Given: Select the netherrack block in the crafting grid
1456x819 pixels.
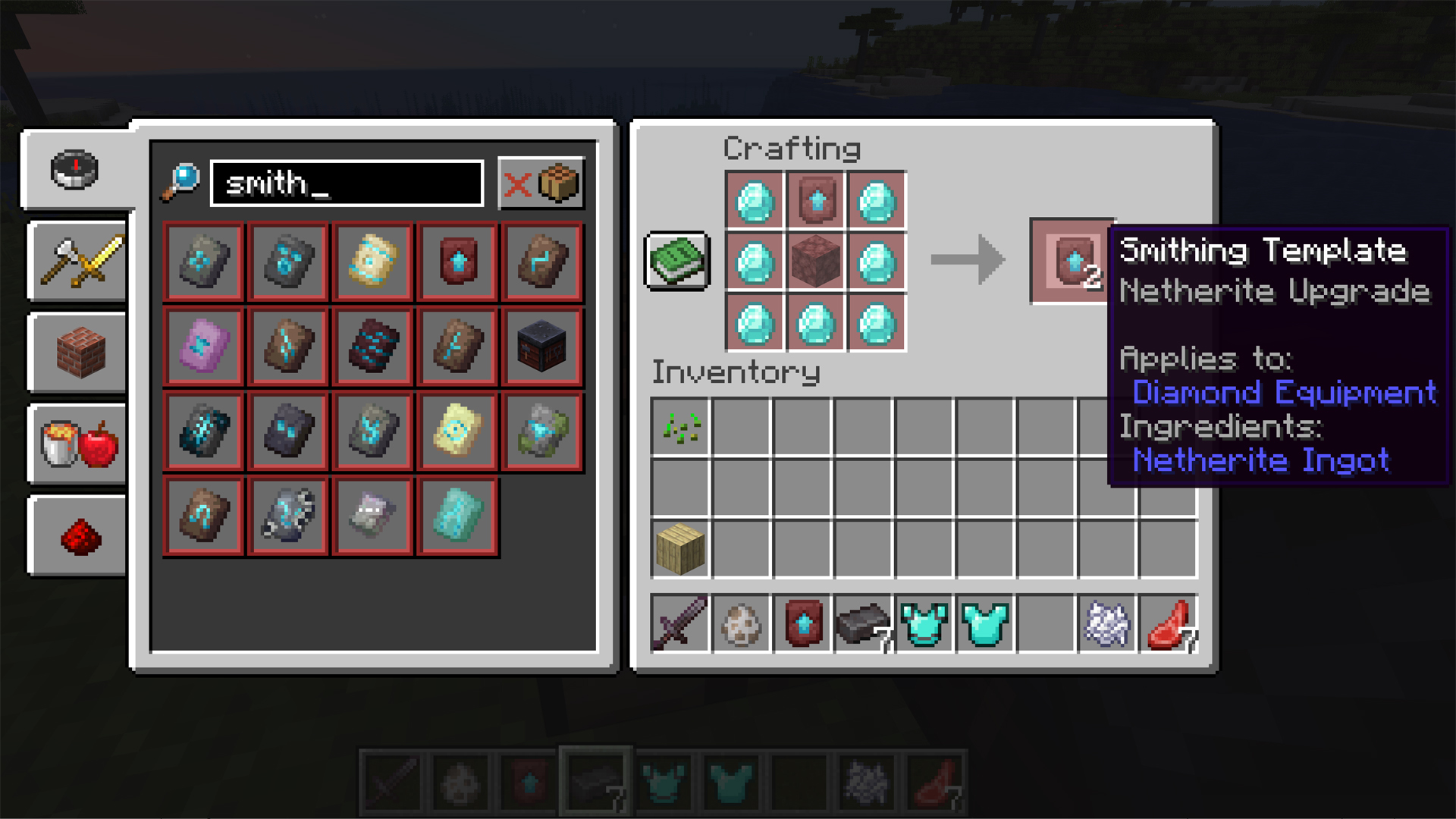Looking at the screenshot, I should click(x=816, y=263).
